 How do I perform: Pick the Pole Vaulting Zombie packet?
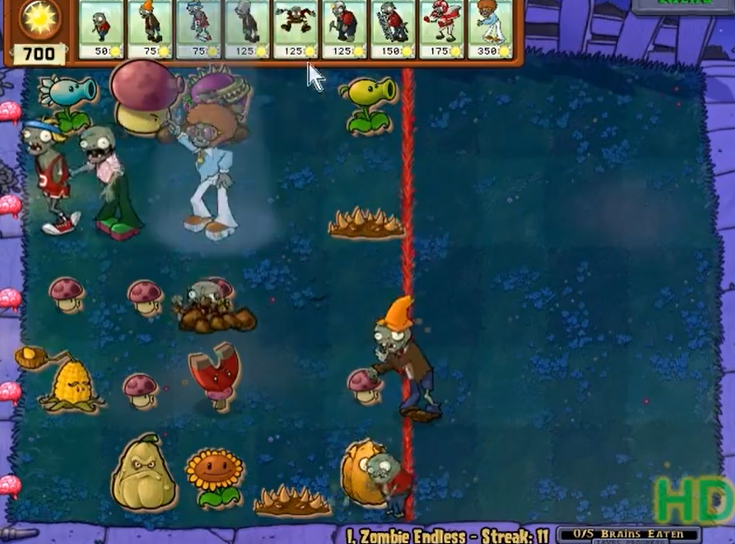coord(198,29)
